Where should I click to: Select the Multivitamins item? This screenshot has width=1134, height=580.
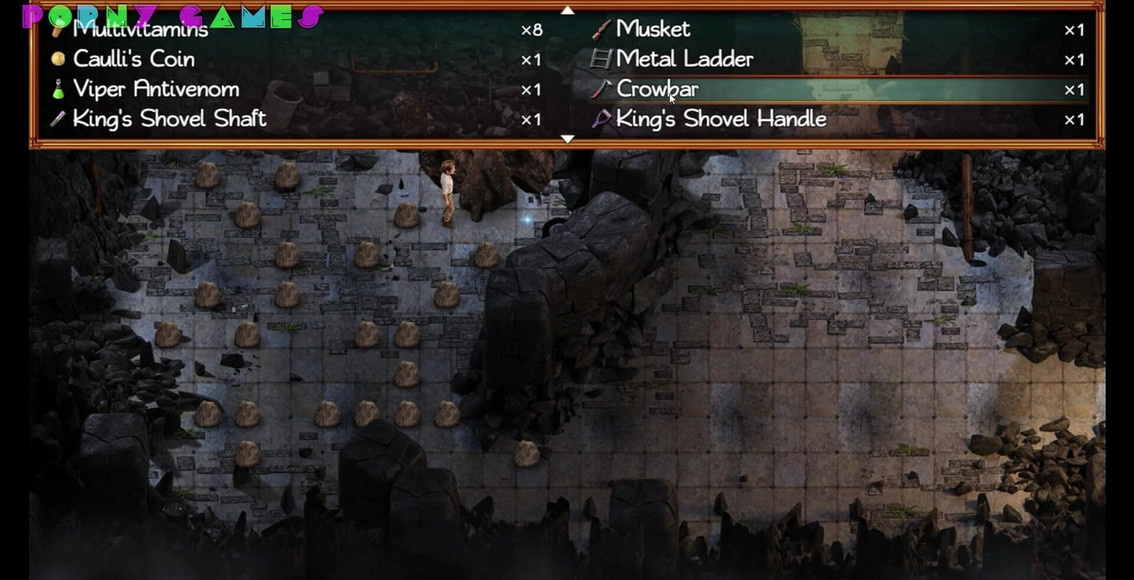(x=140, y=30)
